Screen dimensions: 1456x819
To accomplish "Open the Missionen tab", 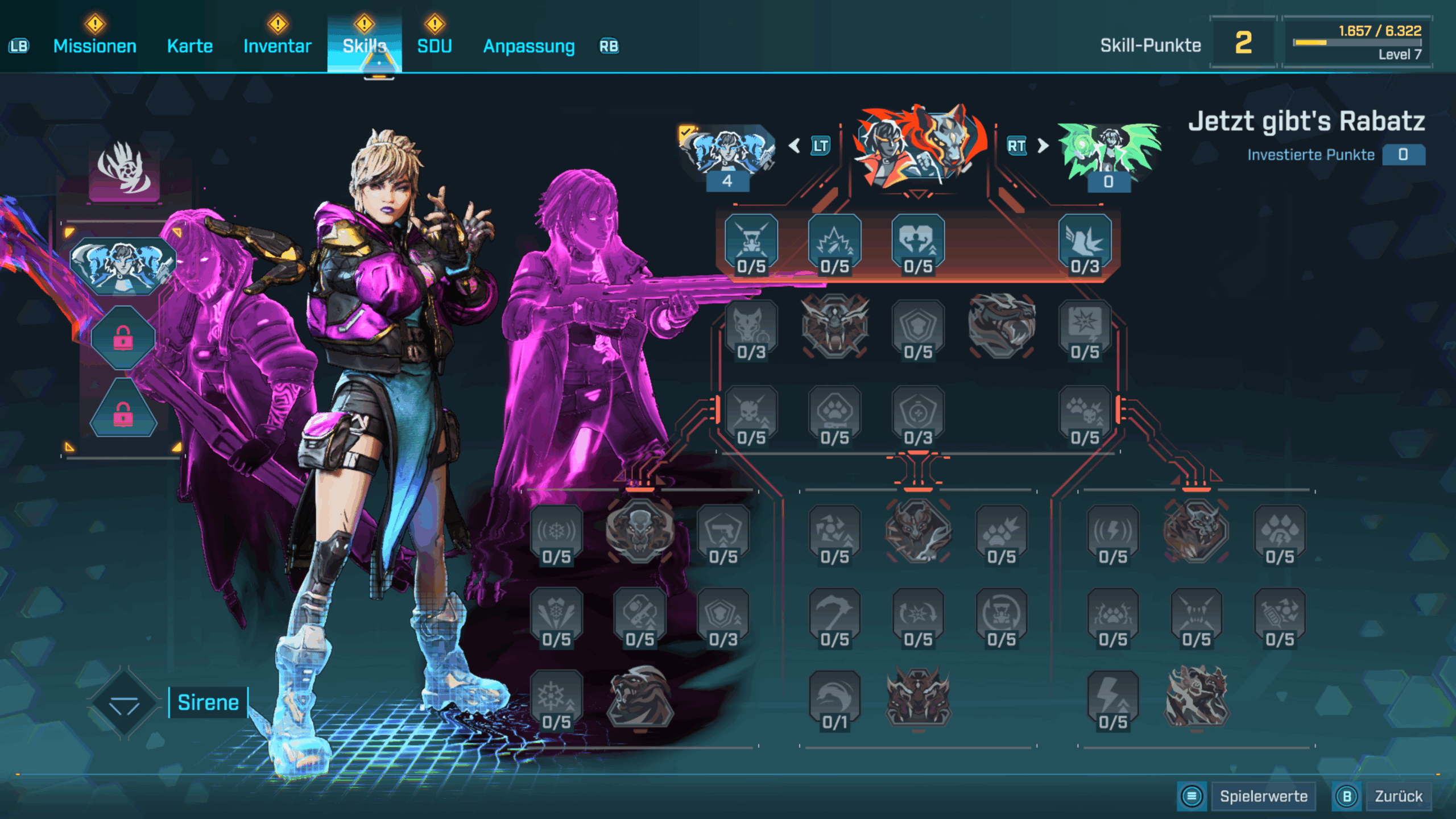I will click(94, 46).
